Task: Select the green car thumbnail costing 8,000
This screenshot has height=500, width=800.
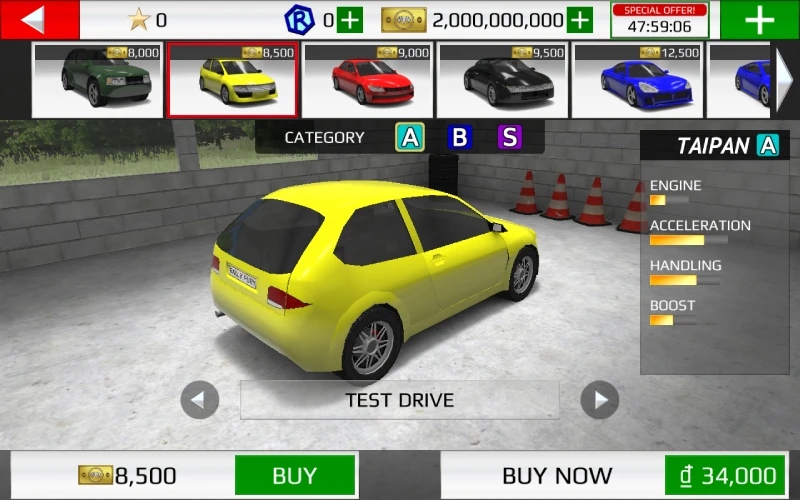Action: tap(97, 80)
